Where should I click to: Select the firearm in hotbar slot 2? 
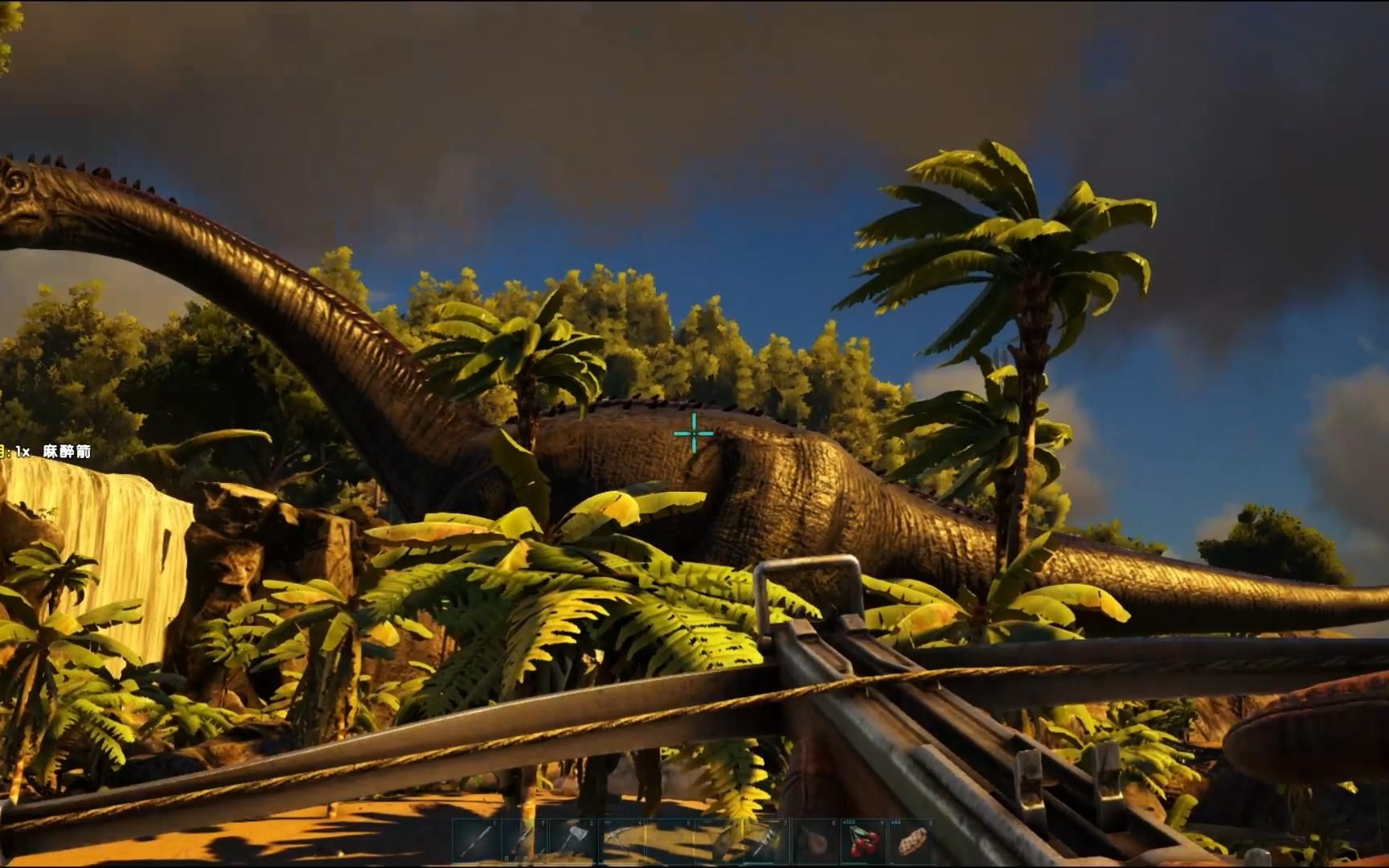pos(524,841)
